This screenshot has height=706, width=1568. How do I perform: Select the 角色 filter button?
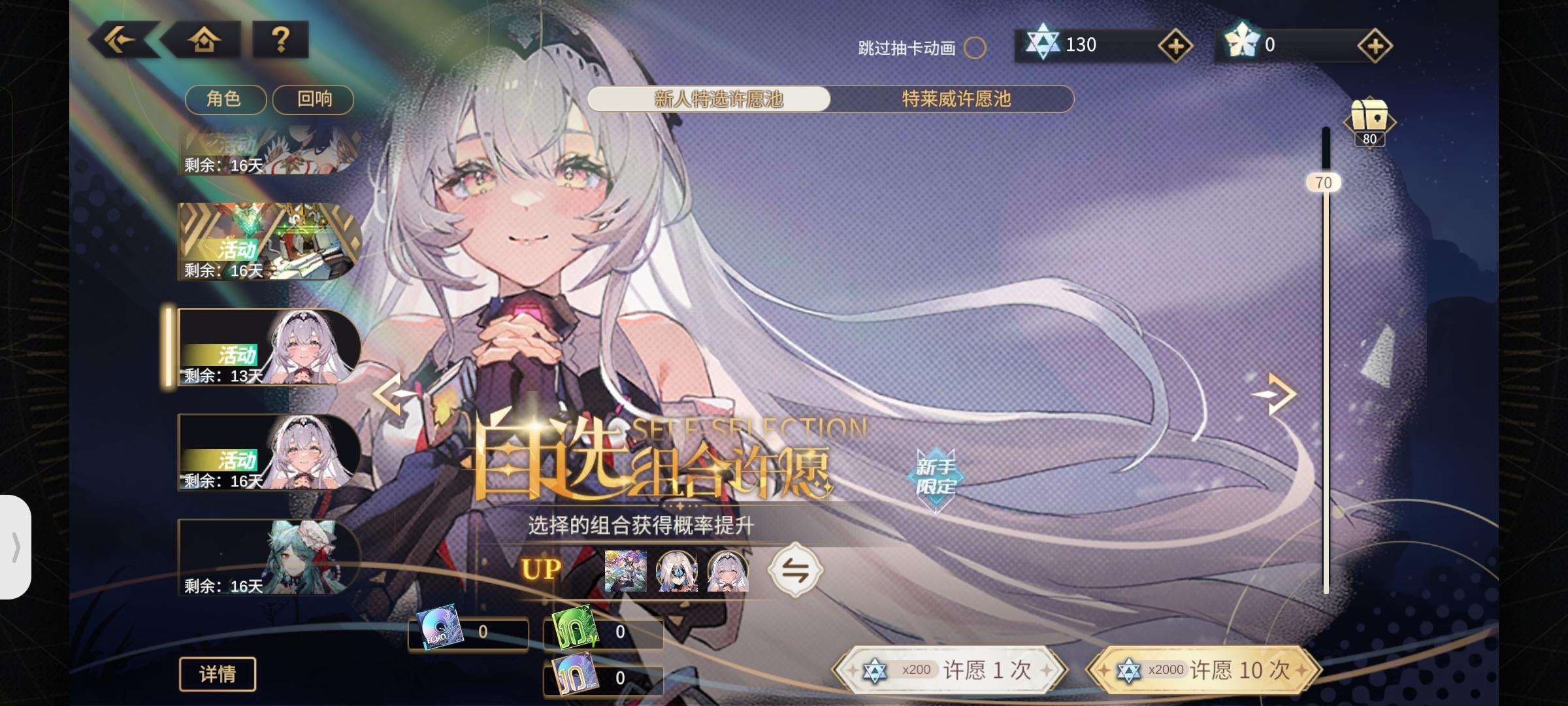pyautogui.click(x=225, y=99)
